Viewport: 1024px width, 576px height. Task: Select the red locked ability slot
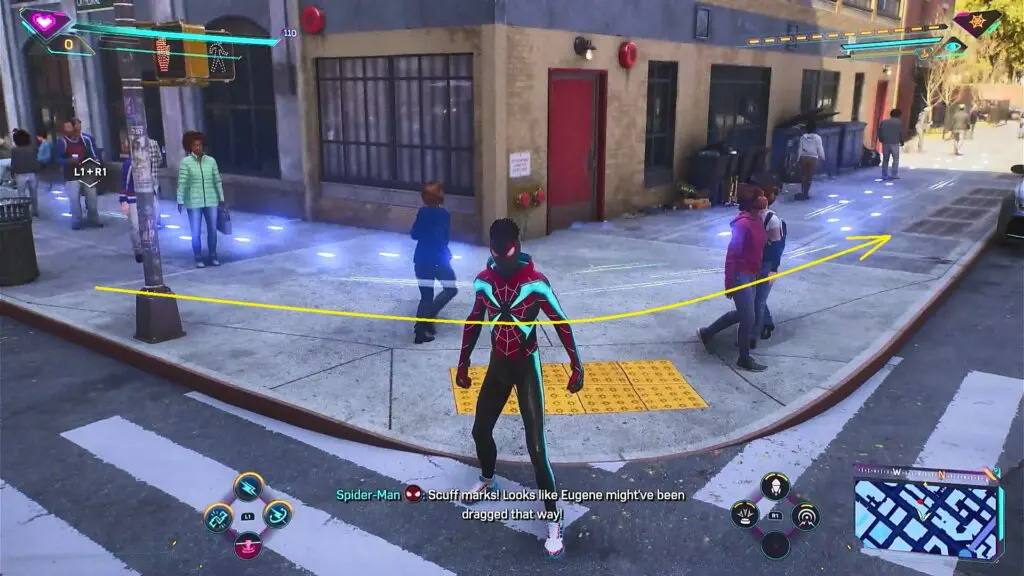point(248,545)
